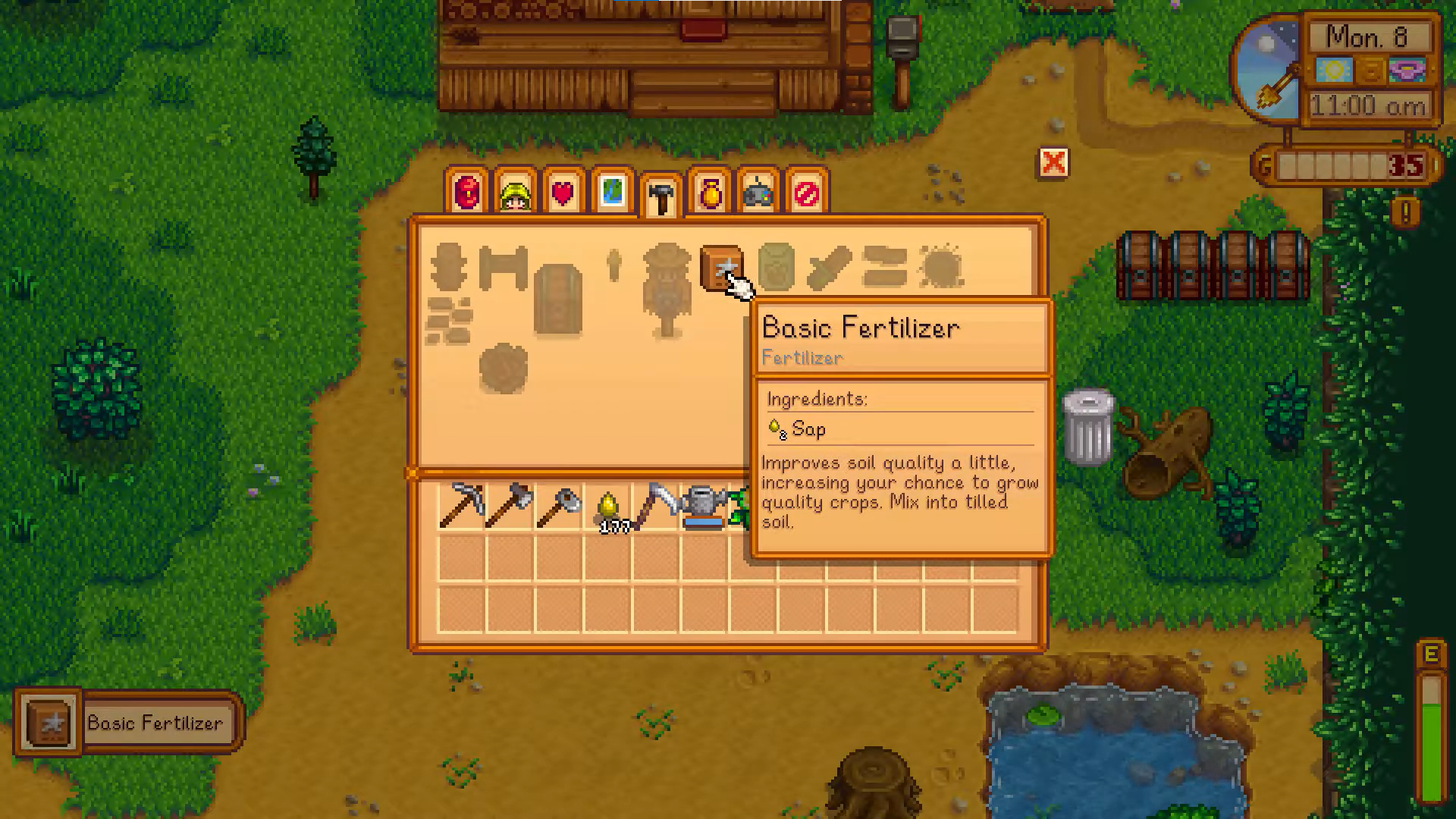Select the greyed-out scarecrow recipe
1456x819 pixels.
tap(667, 288)
